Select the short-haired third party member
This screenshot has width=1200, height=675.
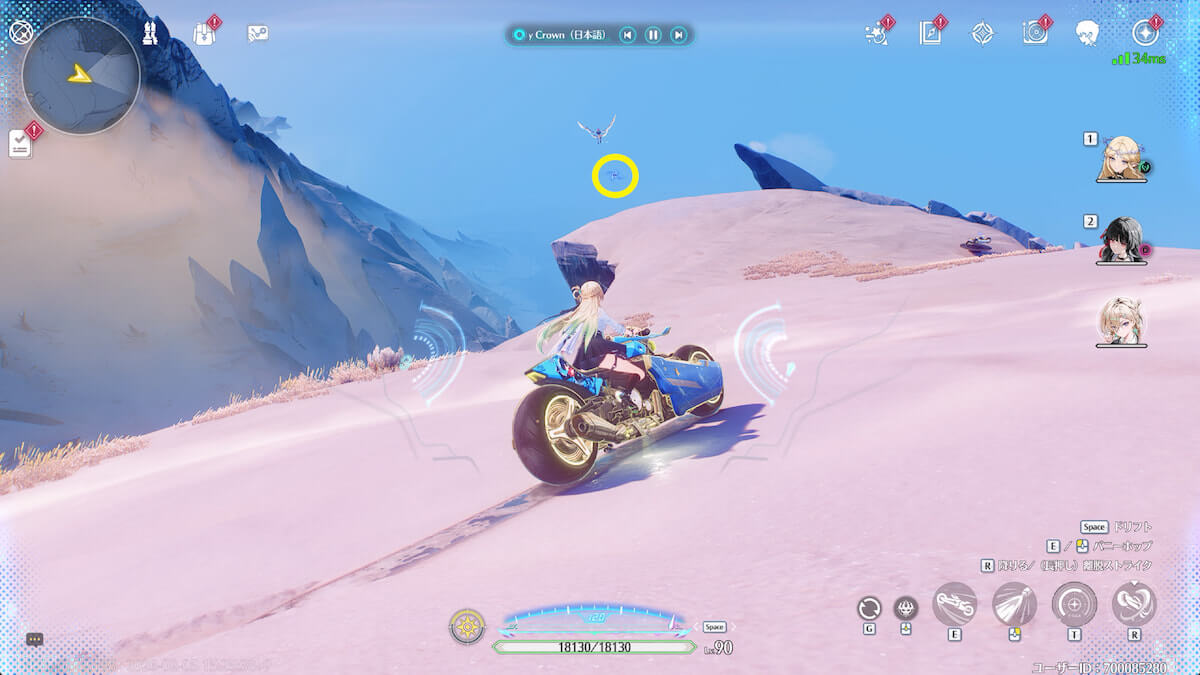pos(1121,321)
